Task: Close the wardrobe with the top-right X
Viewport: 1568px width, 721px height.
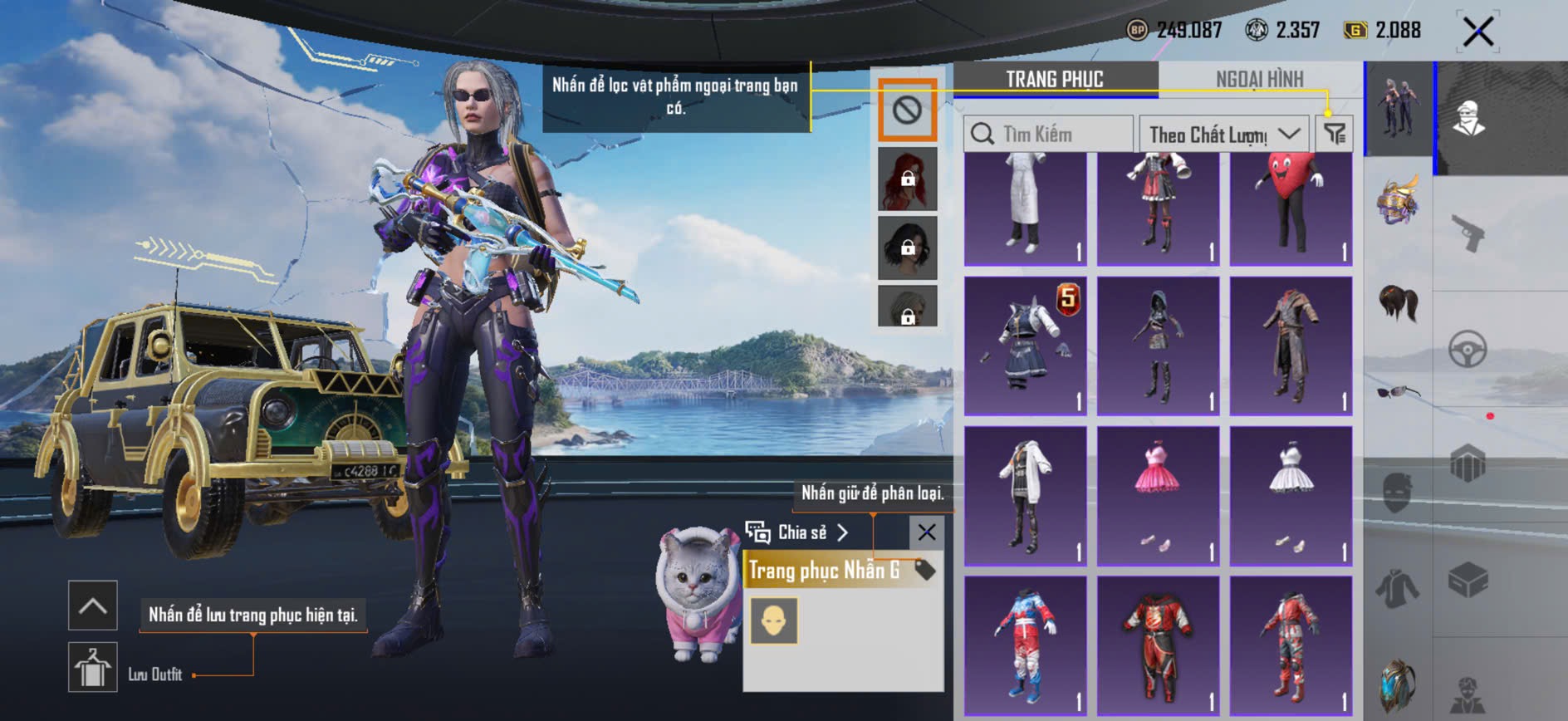Action: click(1478, 32)
